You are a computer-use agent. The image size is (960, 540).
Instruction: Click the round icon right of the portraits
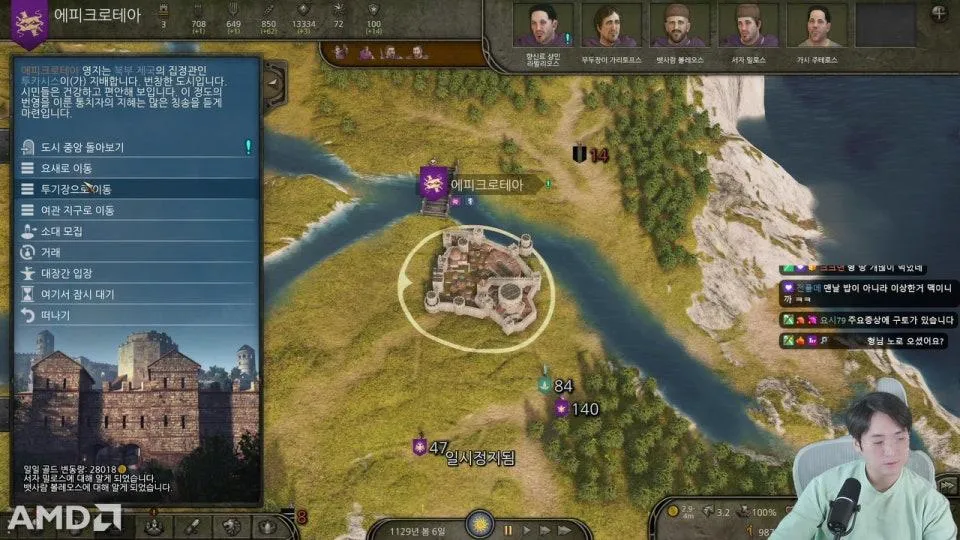tap(939, 14)
